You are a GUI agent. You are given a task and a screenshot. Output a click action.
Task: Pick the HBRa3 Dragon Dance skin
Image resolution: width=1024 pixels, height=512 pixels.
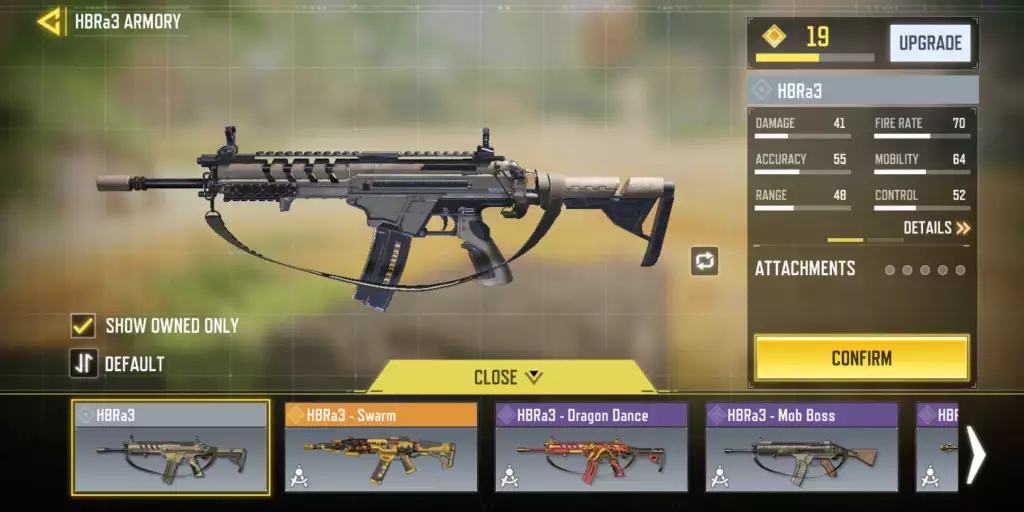pos(591,447)
